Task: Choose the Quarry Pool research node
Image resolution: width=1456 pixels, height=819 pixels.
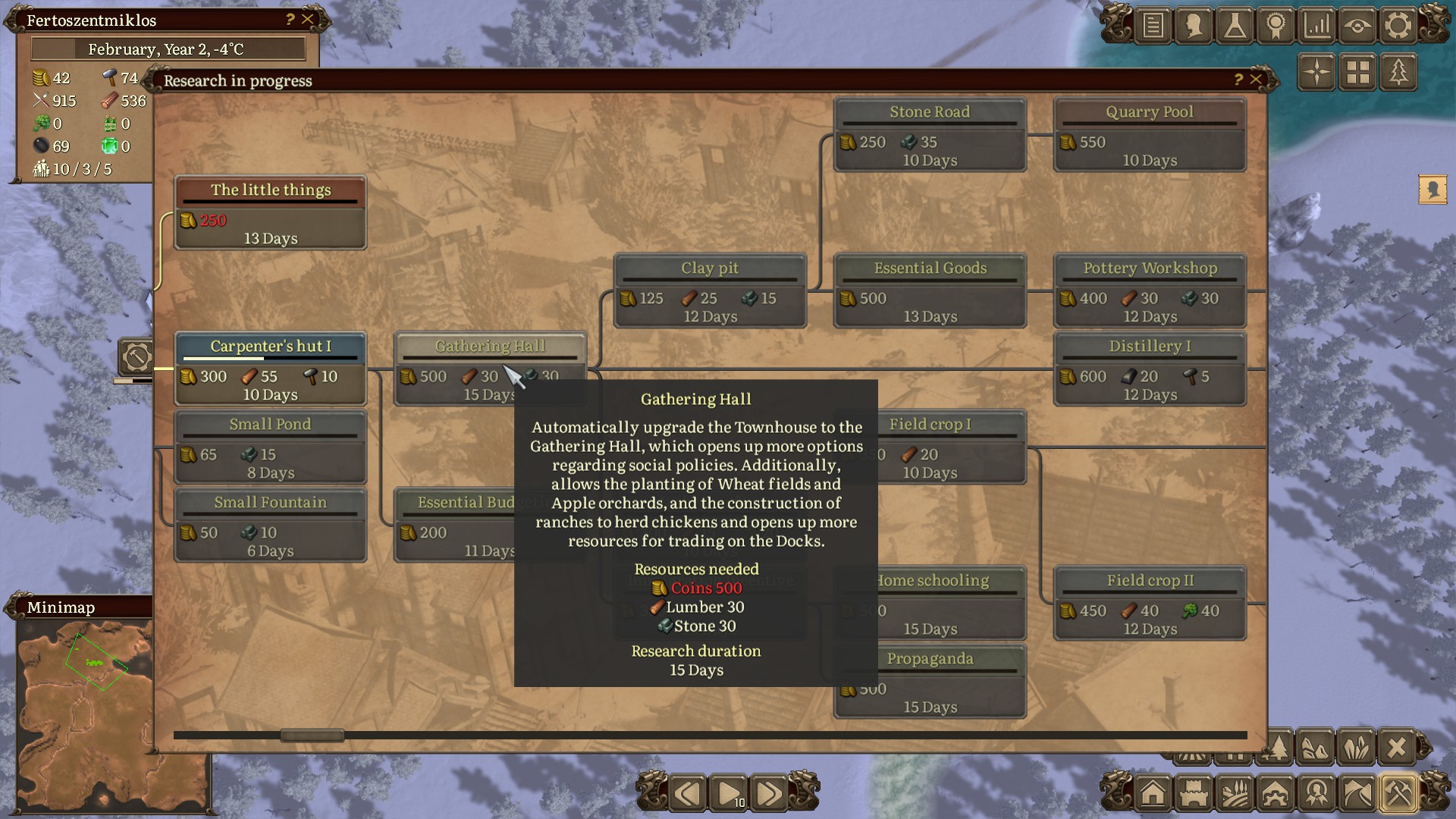Action: pyautogui.click(x=1150, y=135)
